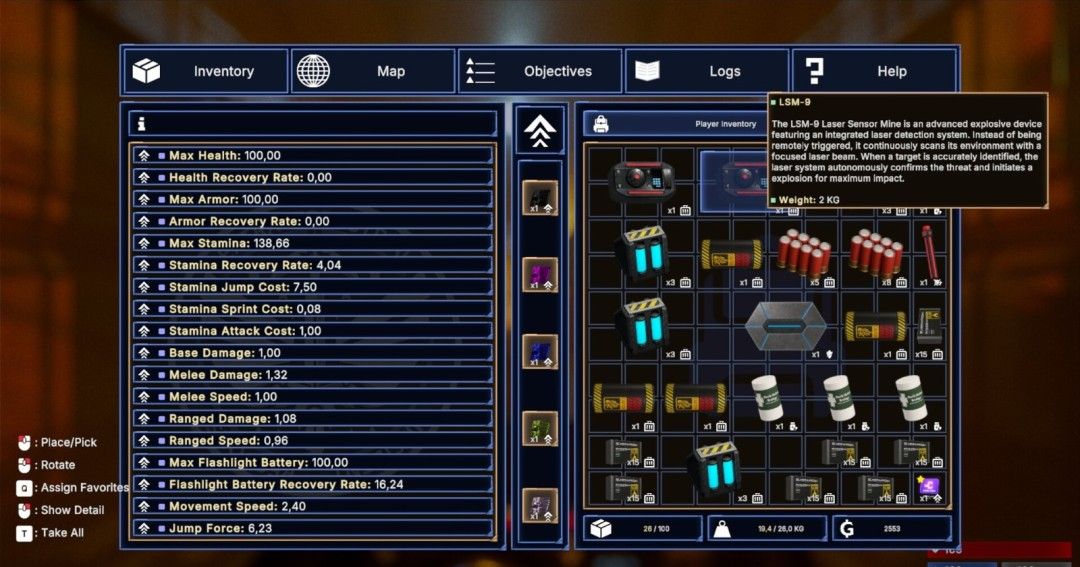Select the Jump Force stat row
Viewport: 1080px width, 567px height.
[312, 528]
